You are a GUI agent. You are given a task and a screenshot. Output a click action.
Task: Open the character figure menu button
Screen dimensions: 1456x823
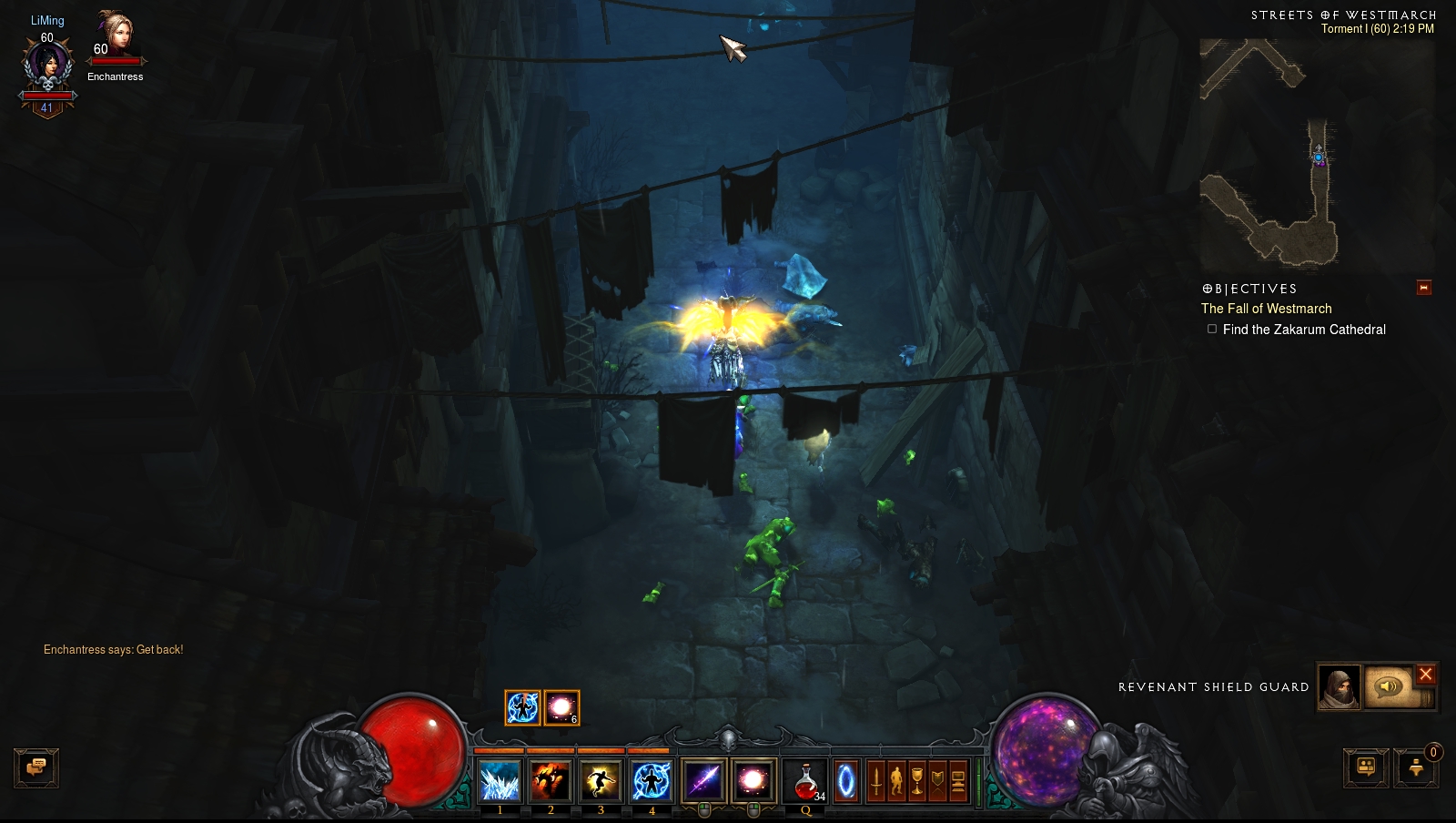[896, 781]
